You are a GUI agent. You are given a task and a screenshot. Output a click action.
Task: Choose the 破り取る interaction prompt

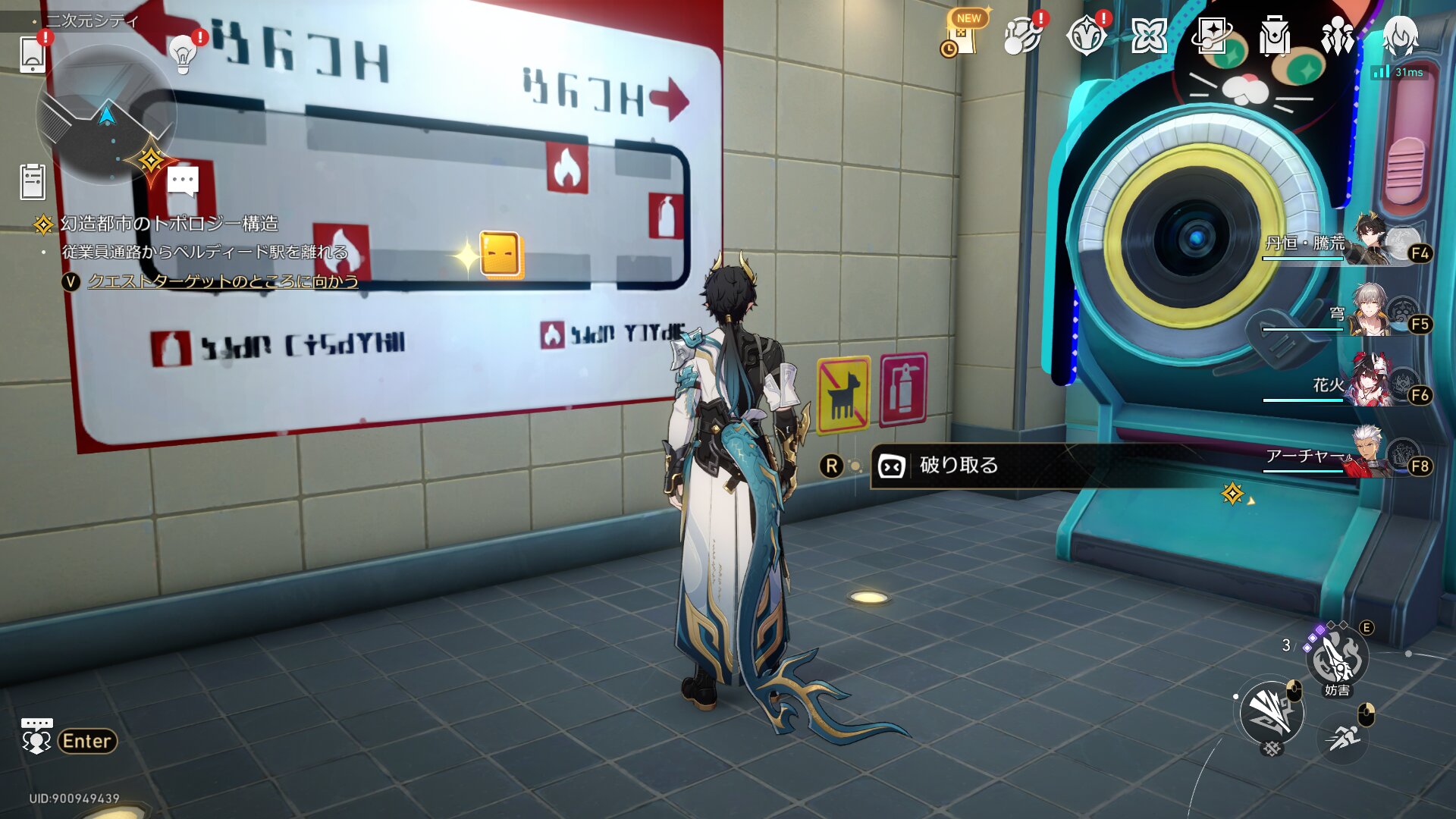959,466
